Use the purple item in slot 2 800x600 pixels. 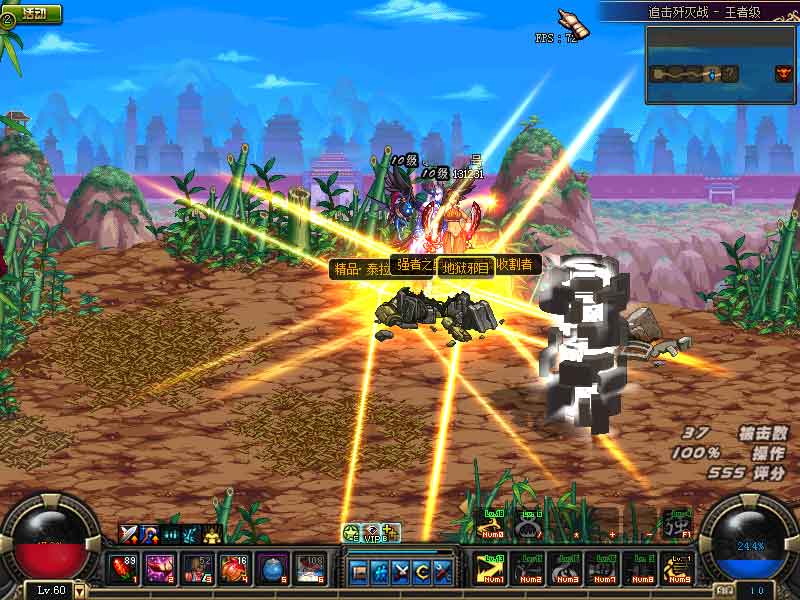[159, 569]
